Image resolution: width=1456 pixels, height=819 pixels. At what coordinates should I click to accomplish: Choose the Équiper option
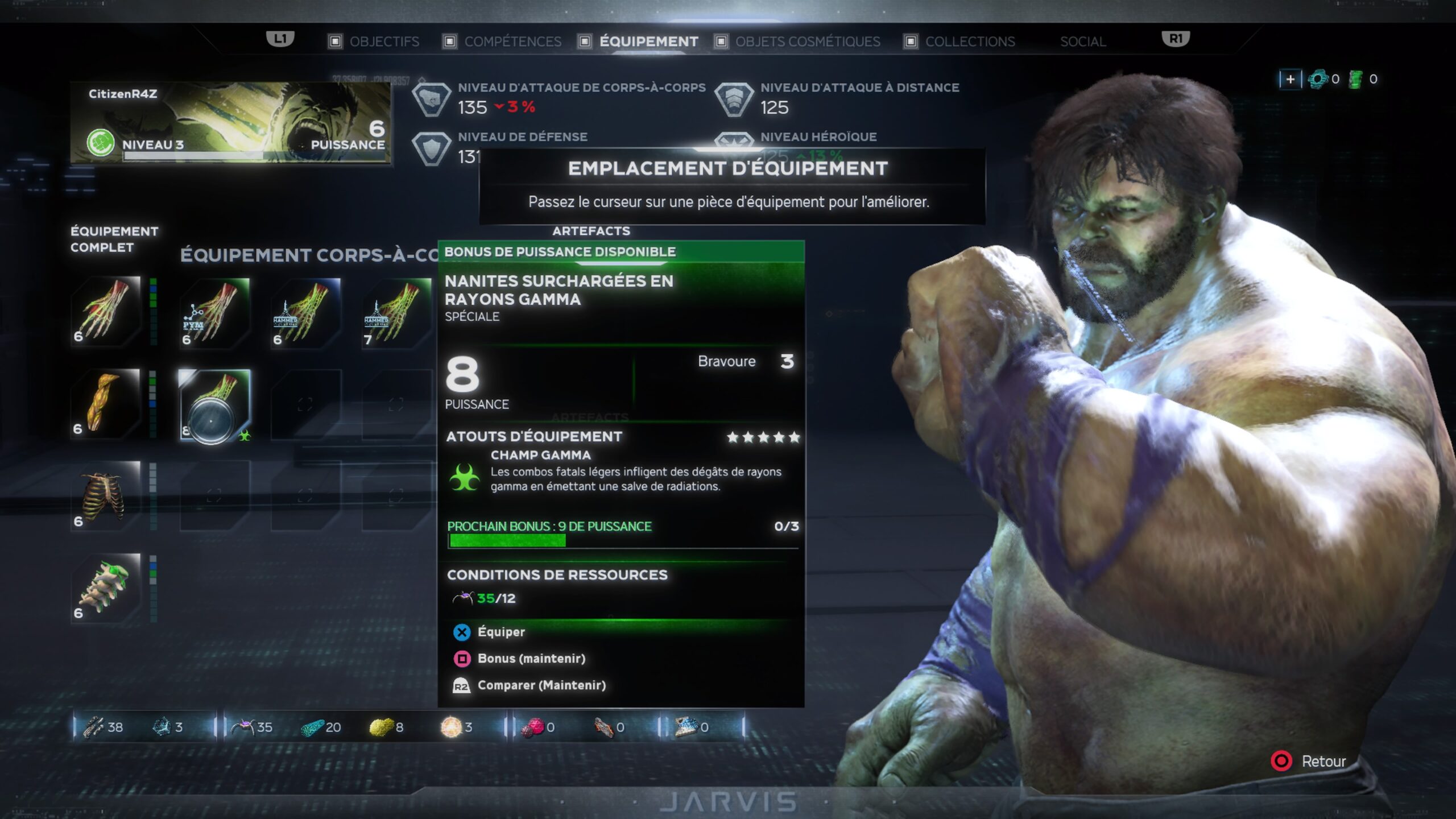point(500,632)
